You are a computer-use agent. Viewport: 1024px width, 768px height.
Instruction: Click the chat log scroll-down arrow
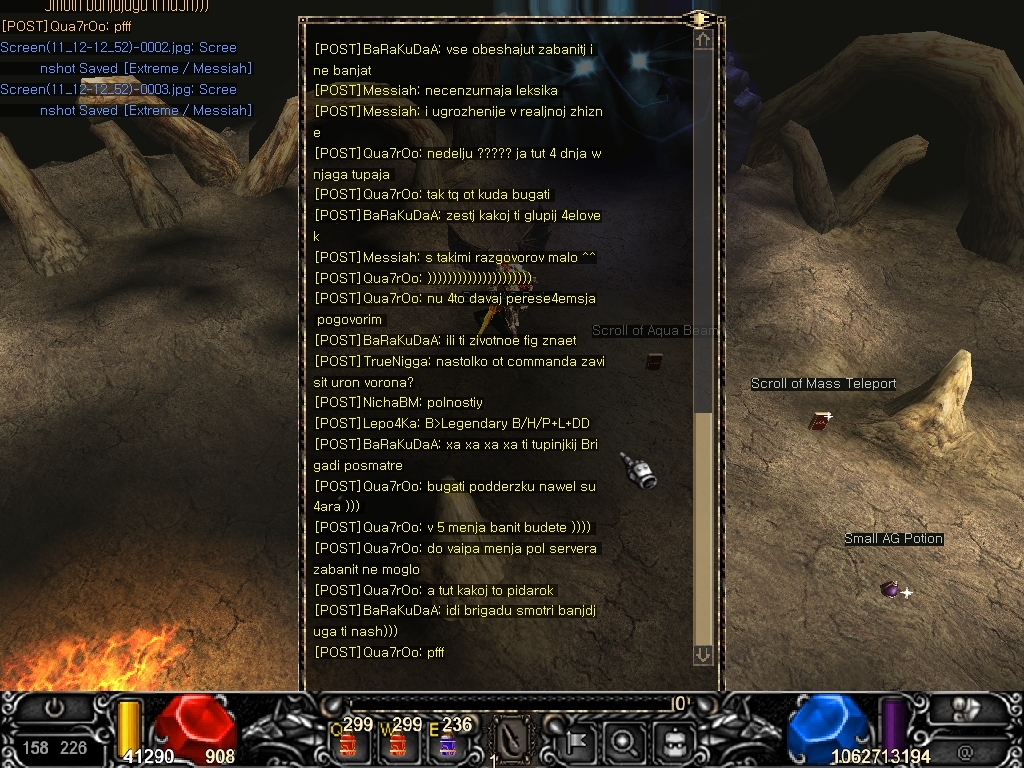(703, 654)
